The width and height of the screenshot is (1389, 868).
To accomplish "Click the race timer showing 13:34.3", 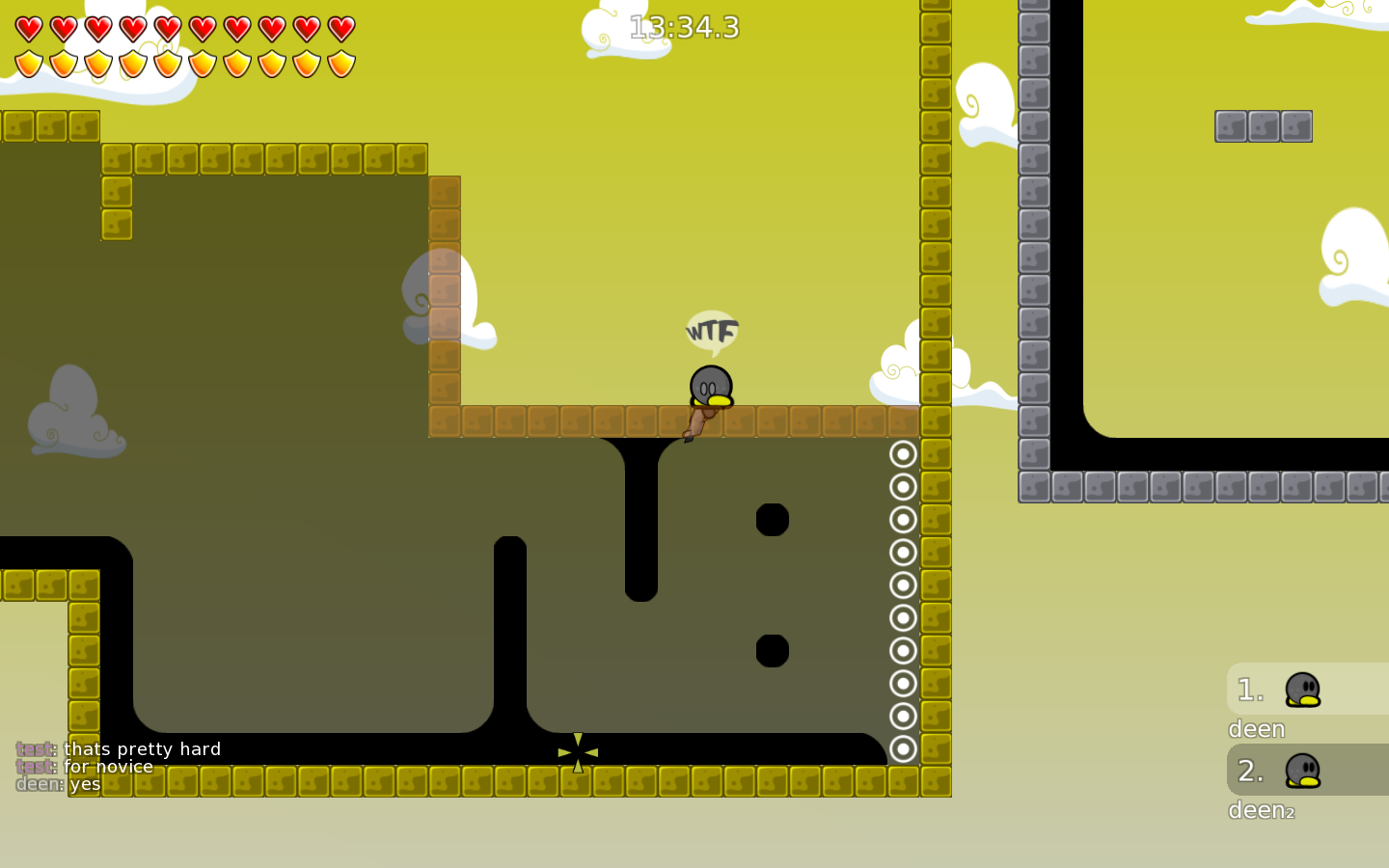I will (683, 28).
